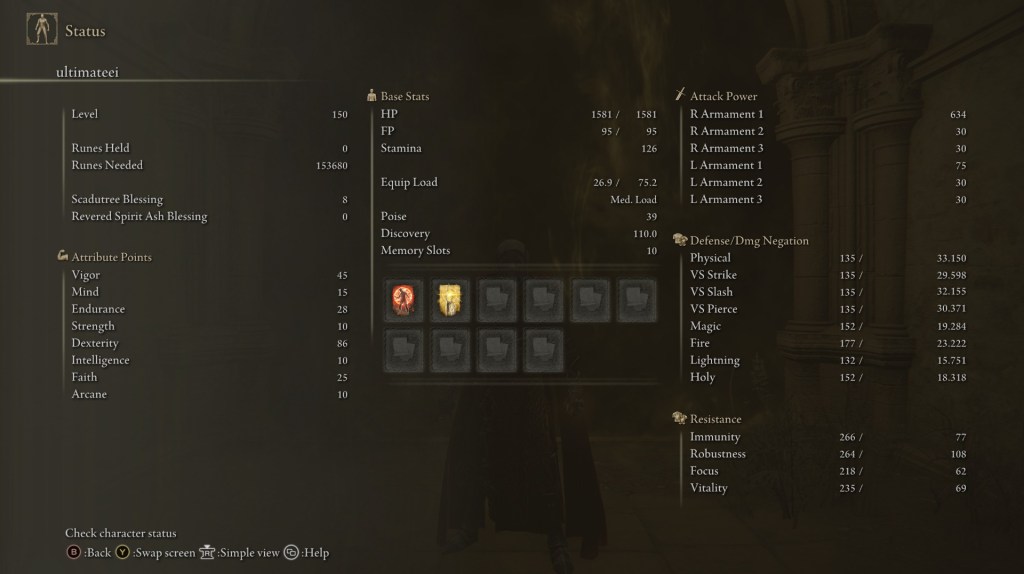Choose the L Armament 1 attack row
This screenshot has height=574, width=1024.
(827, 165)
